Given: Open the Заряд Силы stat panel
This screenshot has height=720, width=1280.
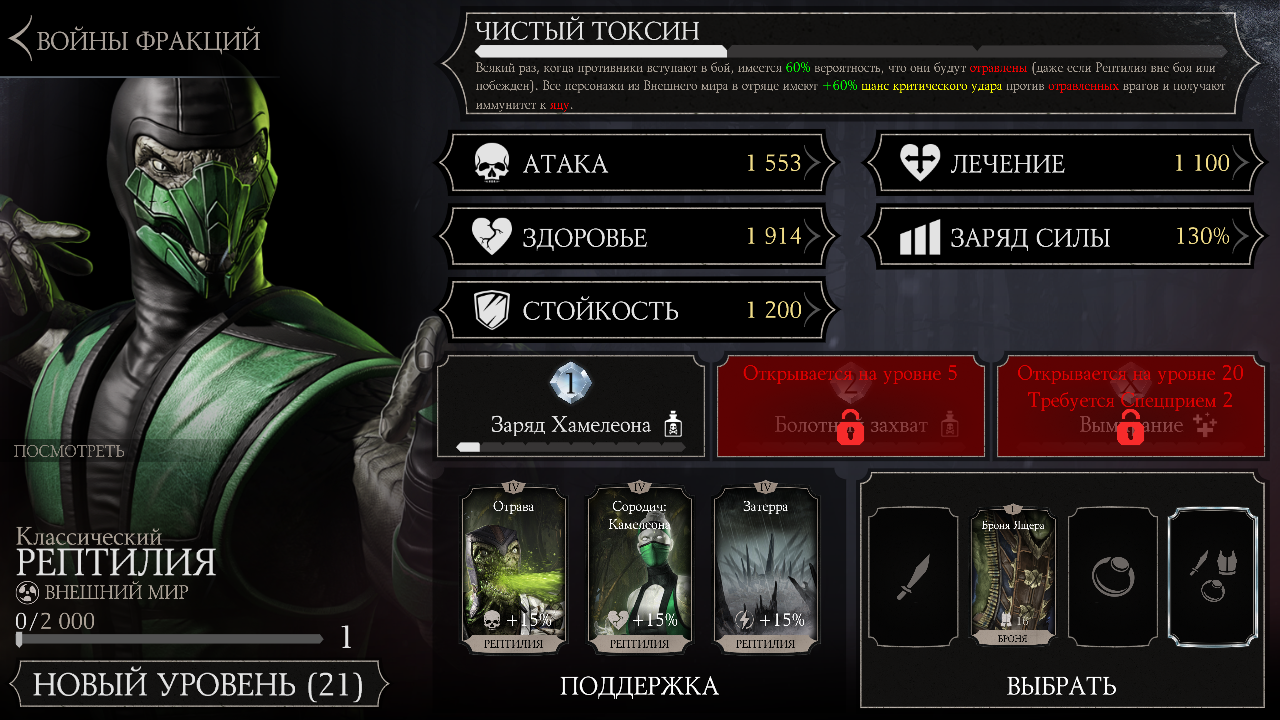Looking at the screenshot, I should [x=1064, y=237].
